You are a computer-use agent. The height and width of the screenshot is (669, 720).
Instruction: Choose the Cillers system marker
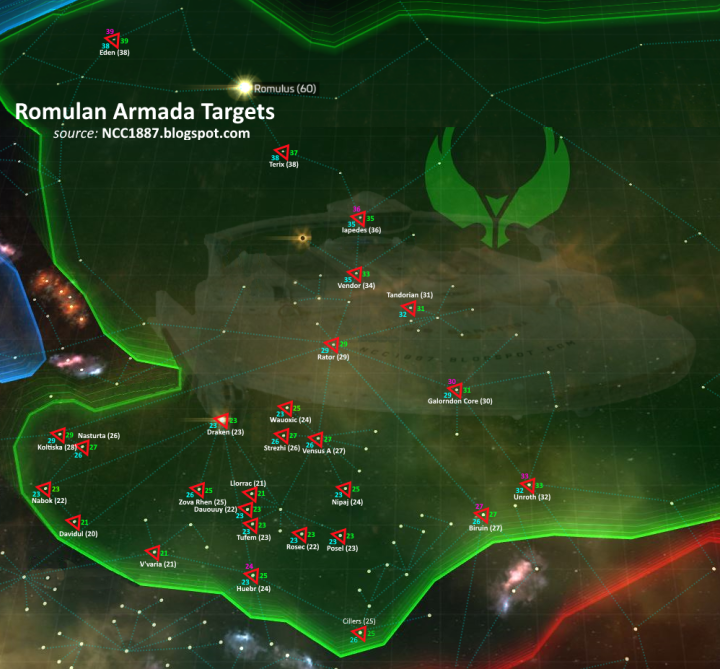click(x=359, y=634)
